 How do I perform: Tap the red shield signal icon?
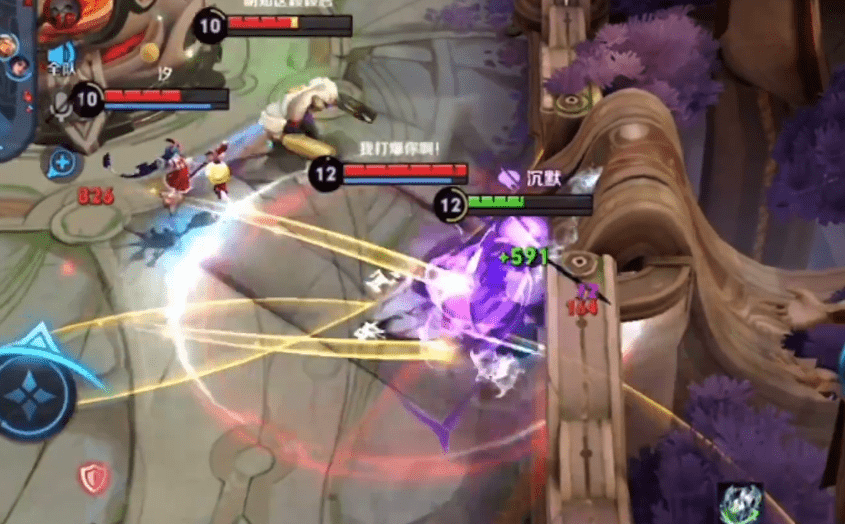point(93,477)
